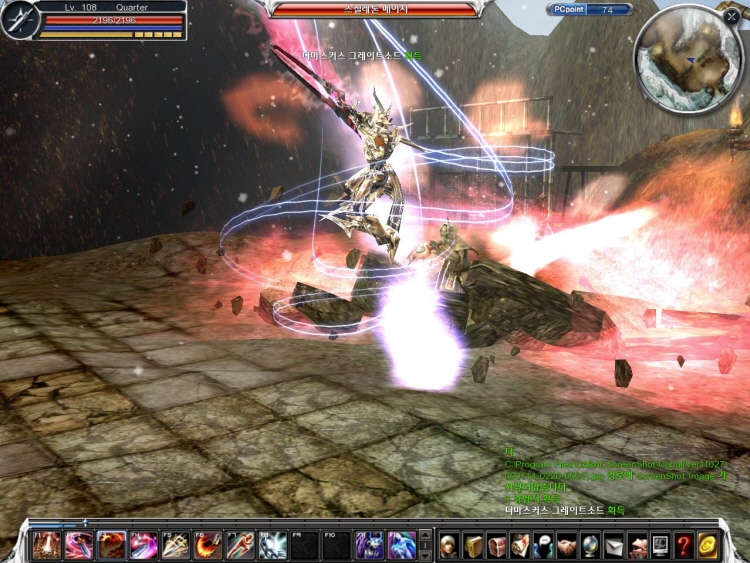The image size is (750, 563).
Task: Use the fiery swirl skill in F3
Action: [111, 545]
